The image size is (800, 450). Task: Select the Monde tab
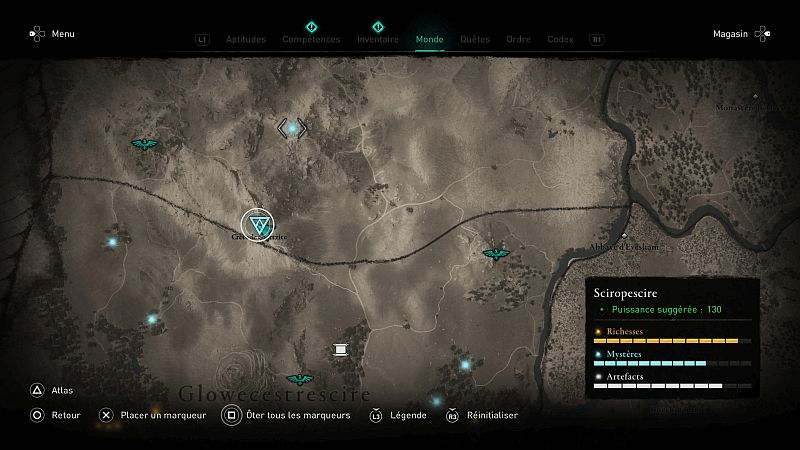pyautogui.click(x=429, y=40)
